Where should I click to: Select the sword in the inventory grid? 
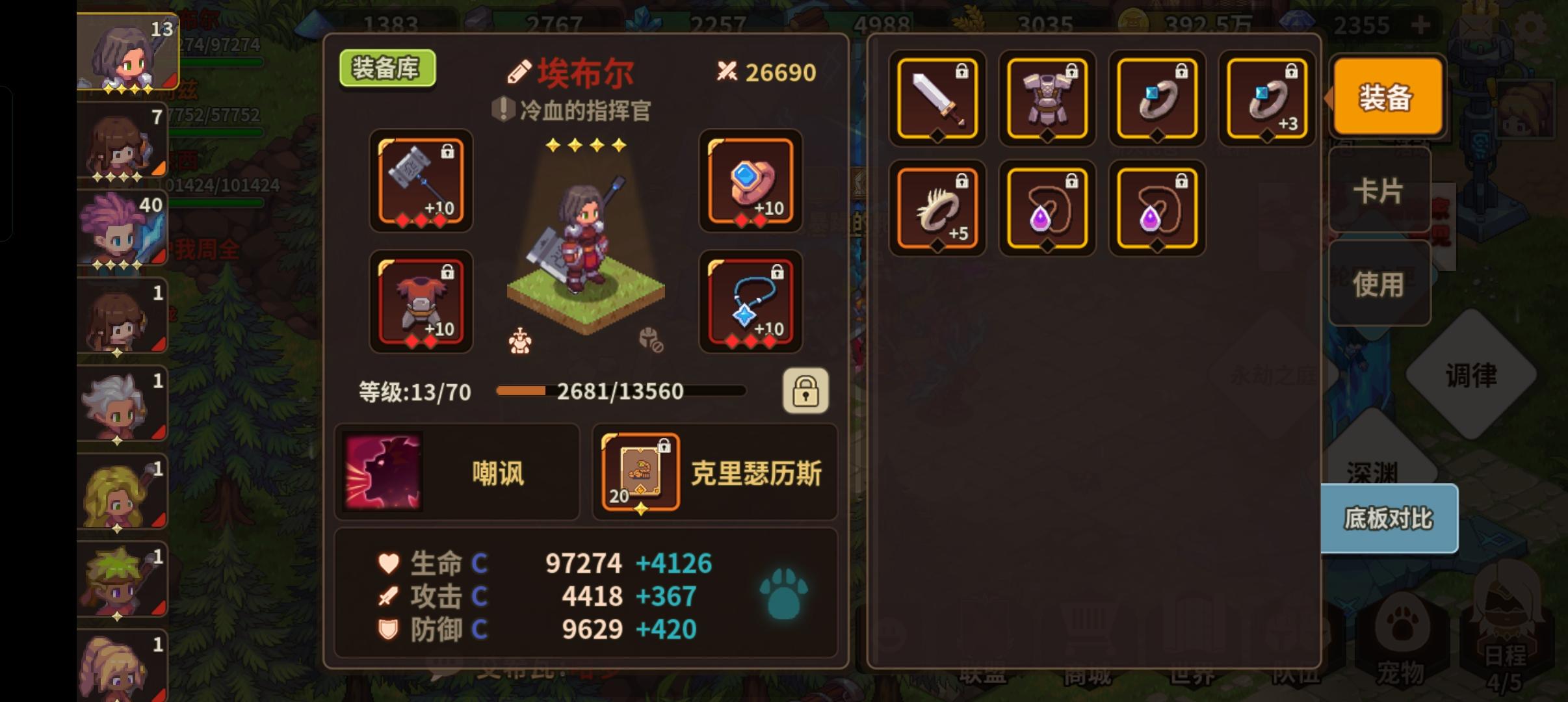point(936,99)
